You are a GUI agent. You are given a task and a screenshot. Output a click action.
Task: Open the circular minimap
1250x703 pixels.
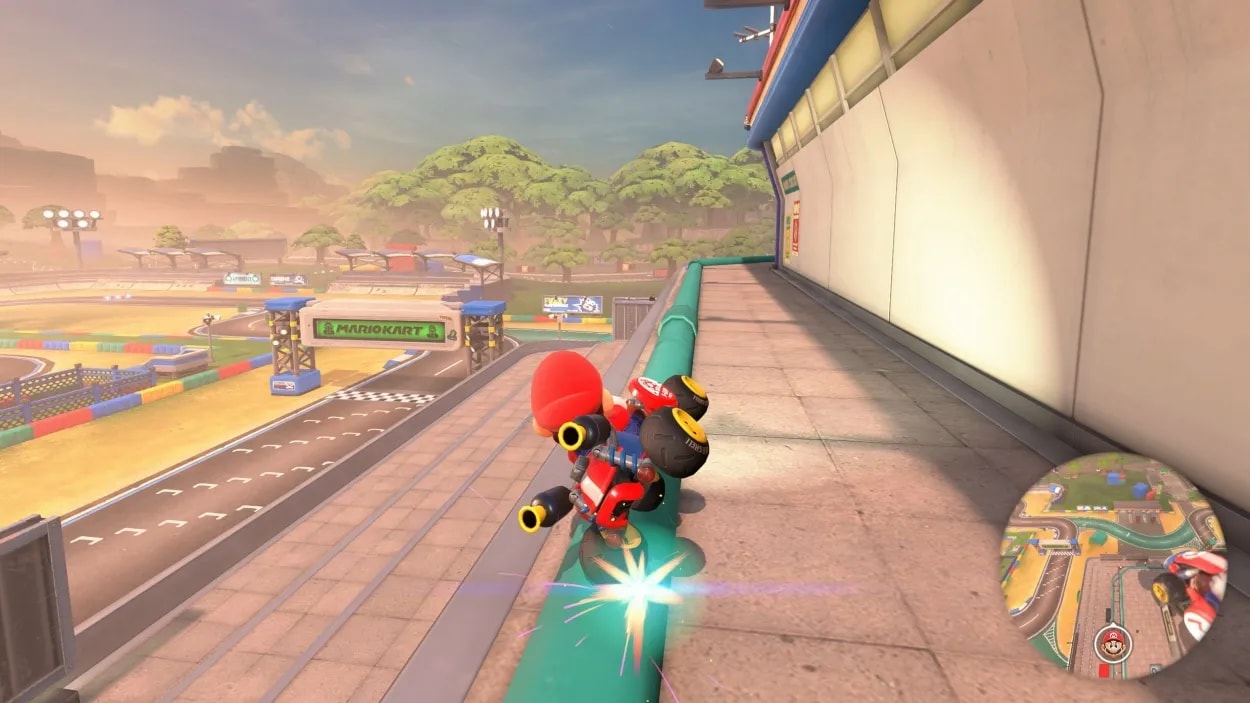click(1113, 565)
